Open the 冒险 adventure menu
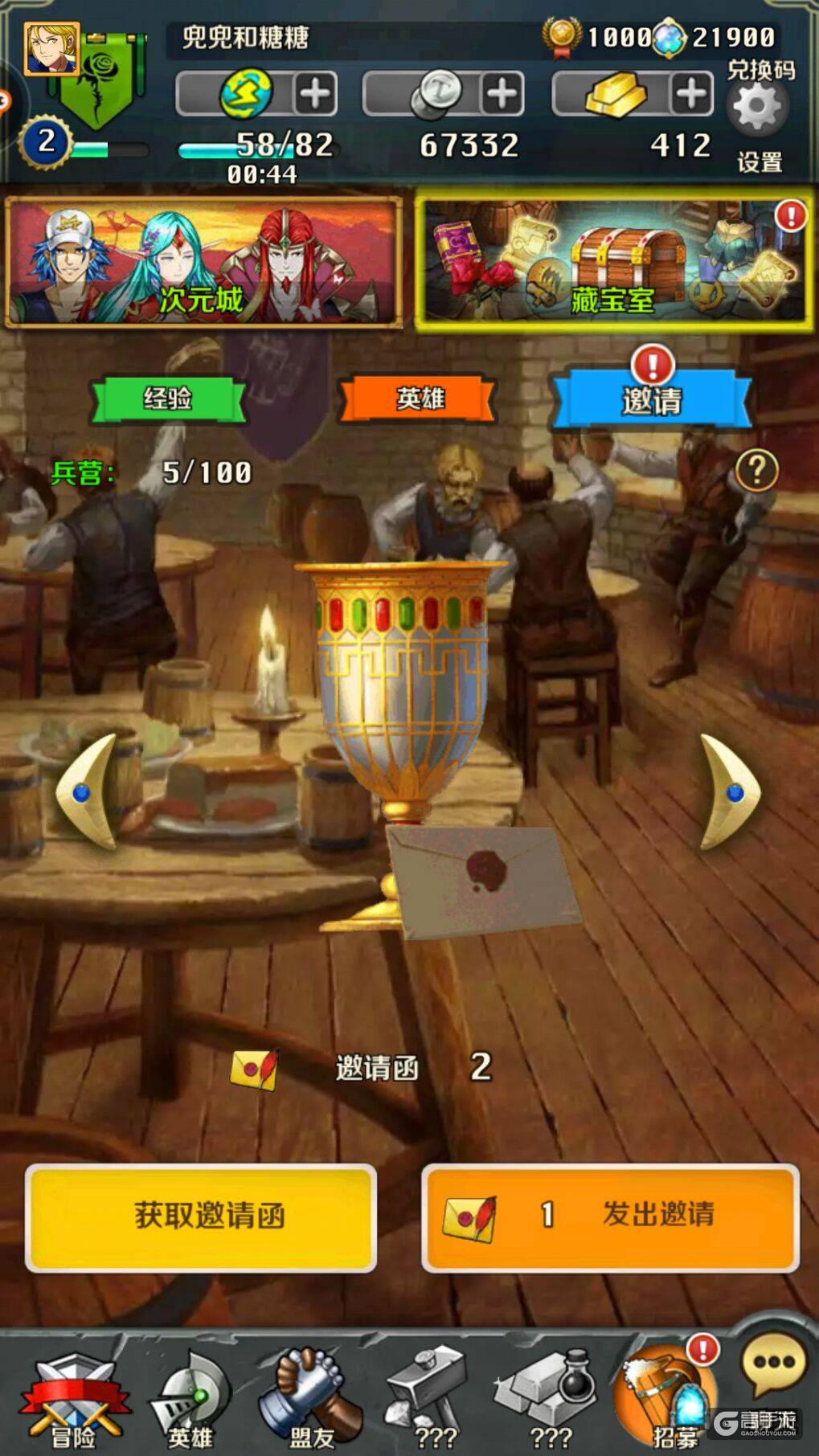This screenshot has width=819, height=1456. coord(74,1400)
